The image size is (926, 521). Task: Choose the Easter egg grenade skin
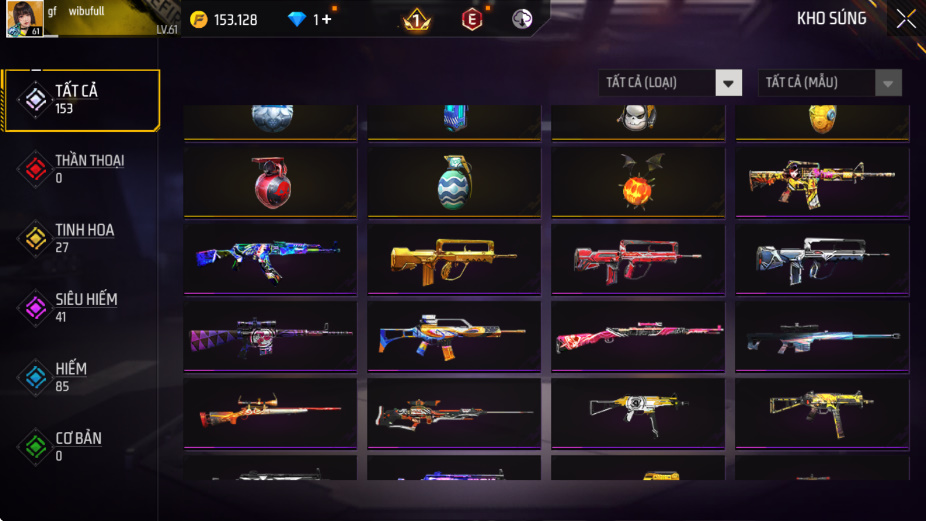click(x=454, y=182)
